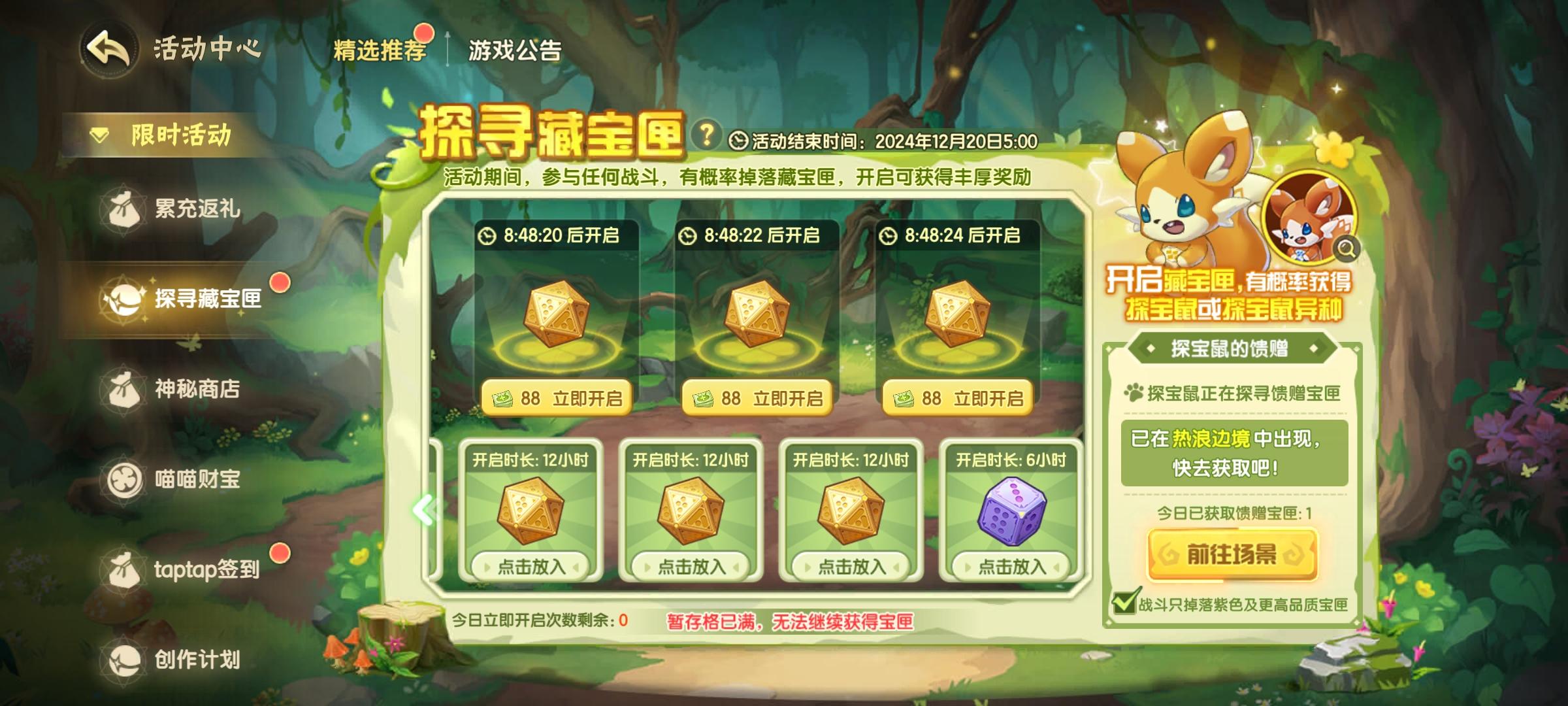Open the help "?" icon next to 探寻藏宝匣
This screenshot has height=706, width=1568.
[708, 135]
